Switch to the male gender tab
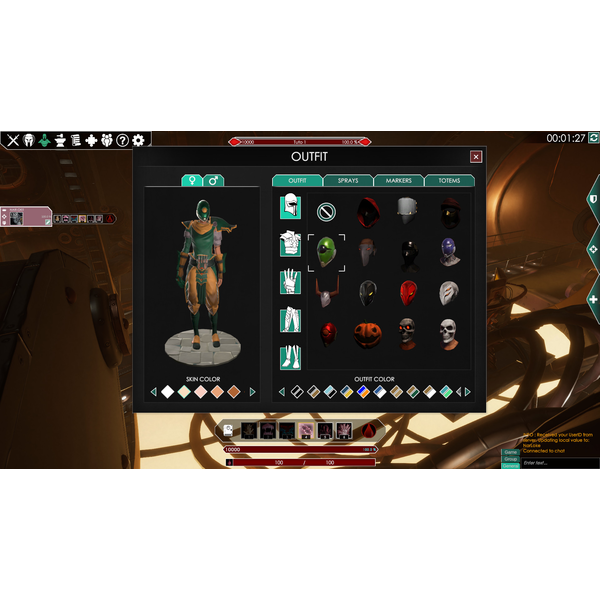The height and width of the screenshot is (600, 600). 214,181
